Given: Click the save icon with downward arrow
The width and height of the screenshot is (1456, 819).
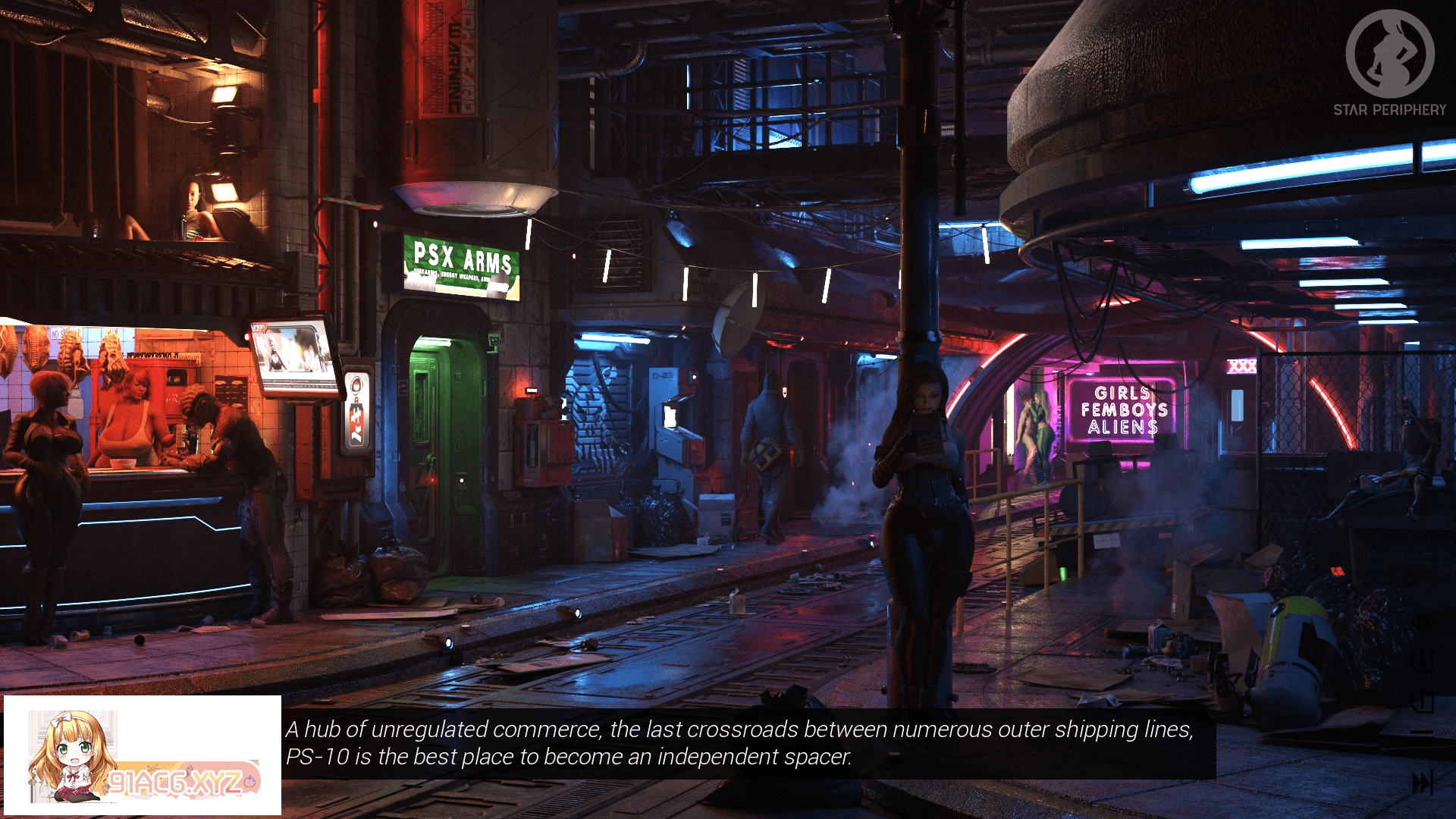Looking at the screenshot, I should tap(1423, 660).
